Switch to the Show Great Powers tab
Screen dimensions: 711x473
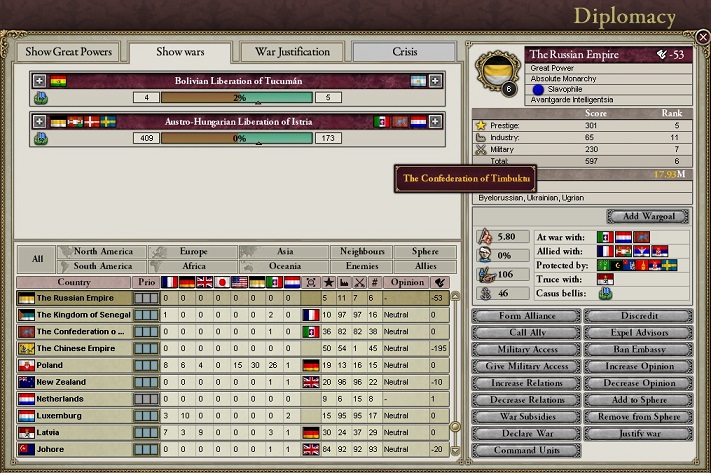(x=69, y=52)
